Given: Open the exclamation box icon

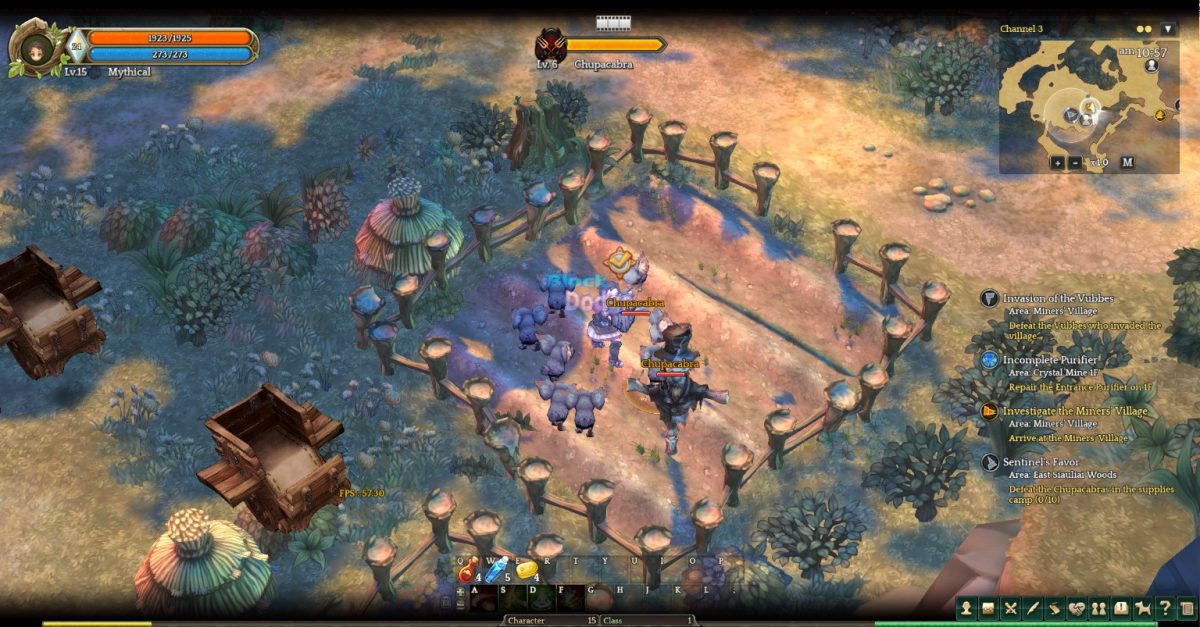Looking at the screenshot, I should (x=1121, y=608).
